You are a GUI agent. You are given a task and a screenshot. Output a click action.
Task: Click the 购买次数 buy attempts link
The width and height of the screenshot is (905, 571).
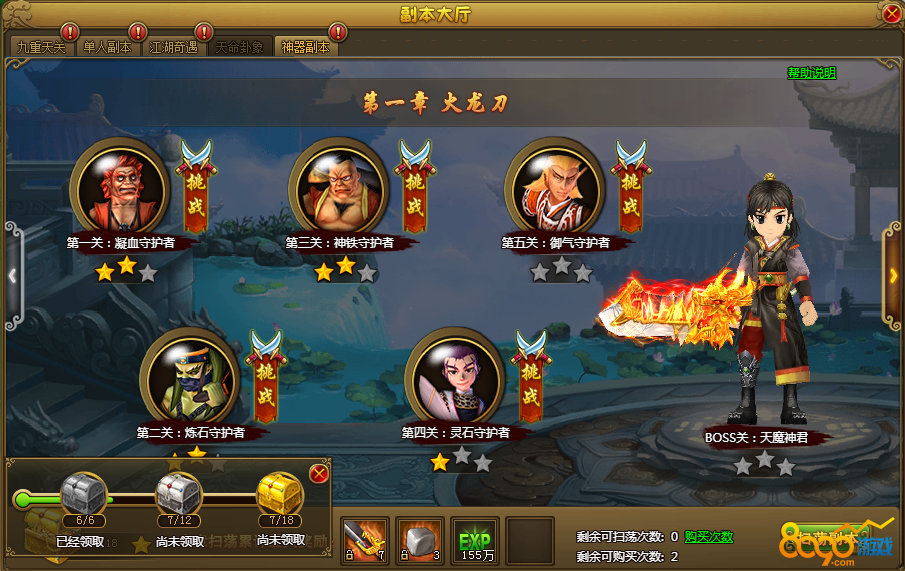pos(708,537)
